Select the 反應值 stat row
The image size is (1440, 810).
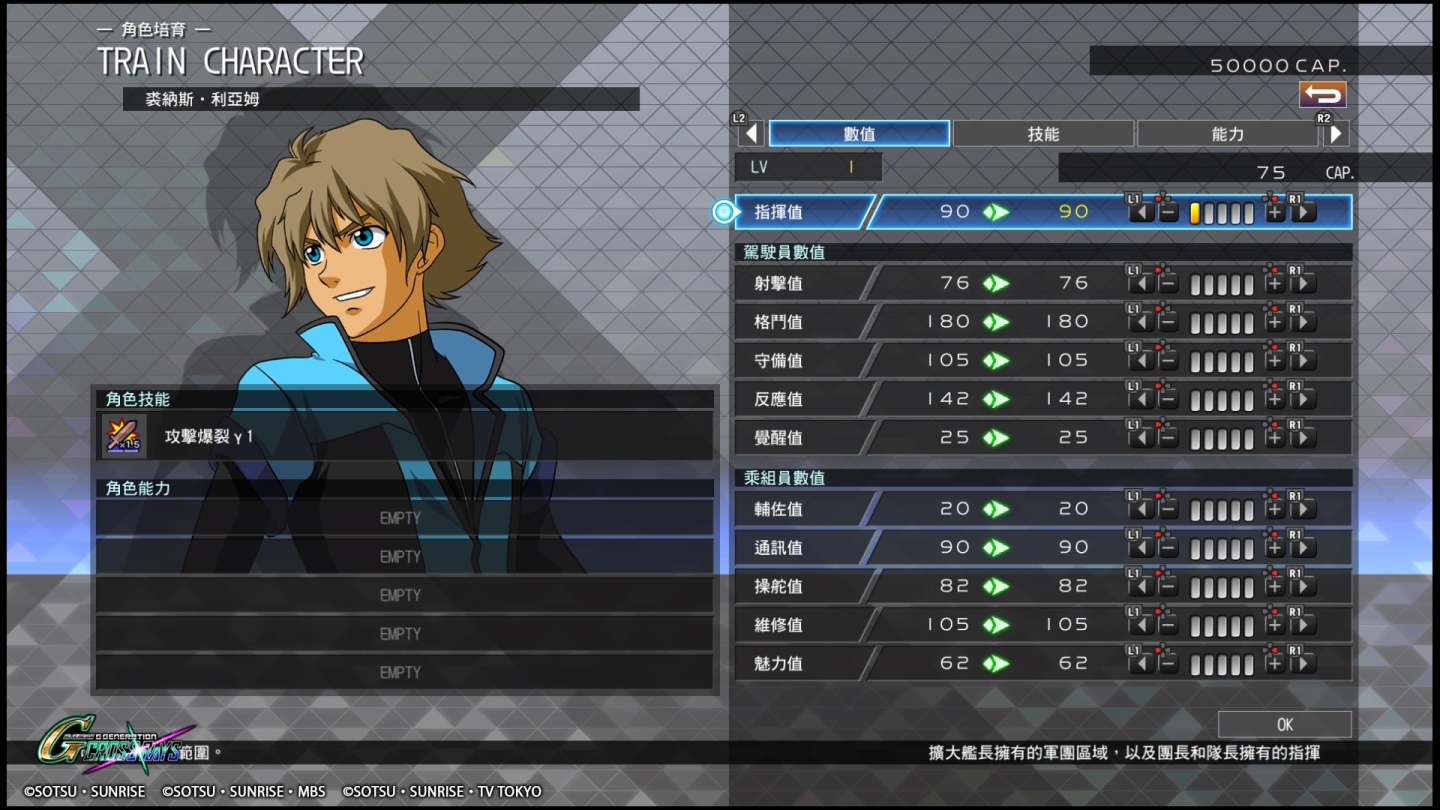pyautogui.click(x=800, y=399)
